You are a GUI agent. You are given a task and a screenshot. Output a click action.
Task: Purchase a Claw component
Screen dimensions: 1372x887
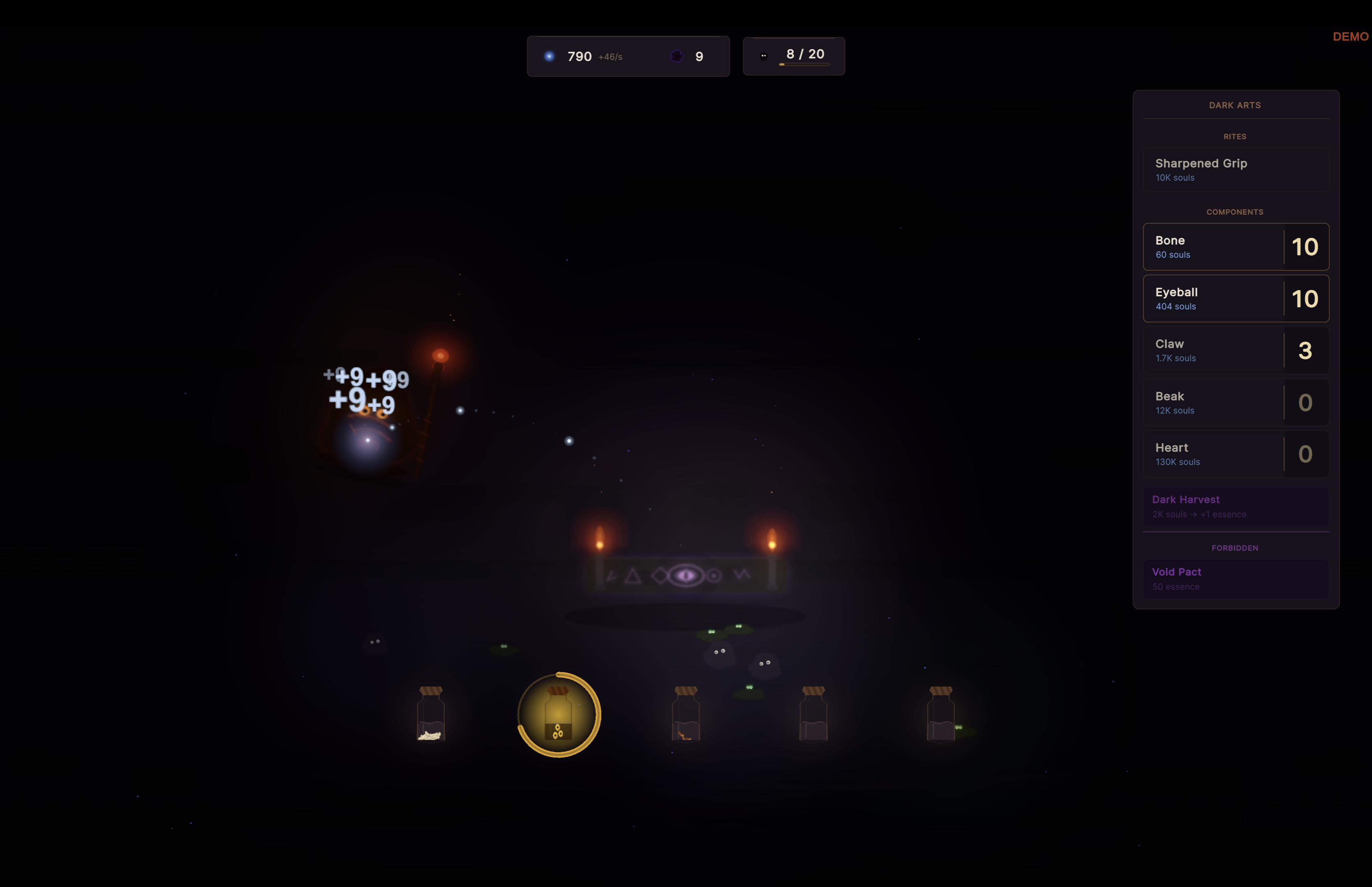coord(1236,349)
